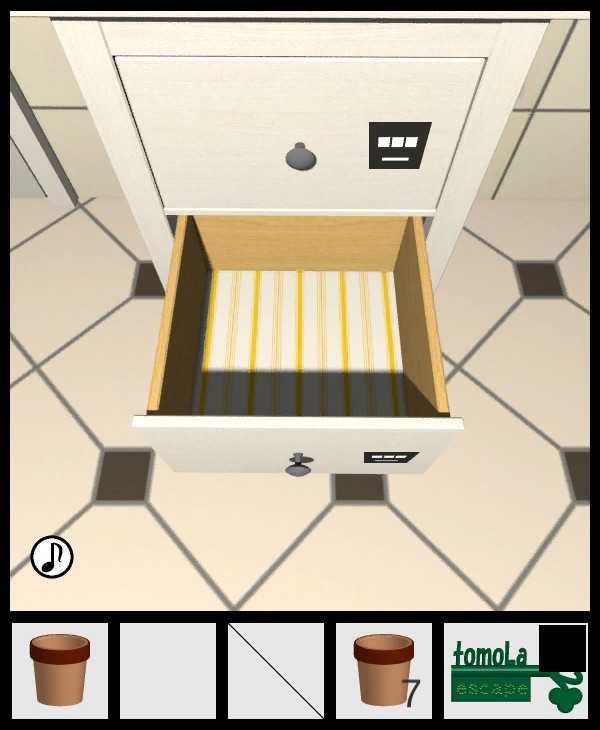Viewport: 600px width, 730px height.
Task: Select the flower pot marked with 7
Action: point(384,670)
